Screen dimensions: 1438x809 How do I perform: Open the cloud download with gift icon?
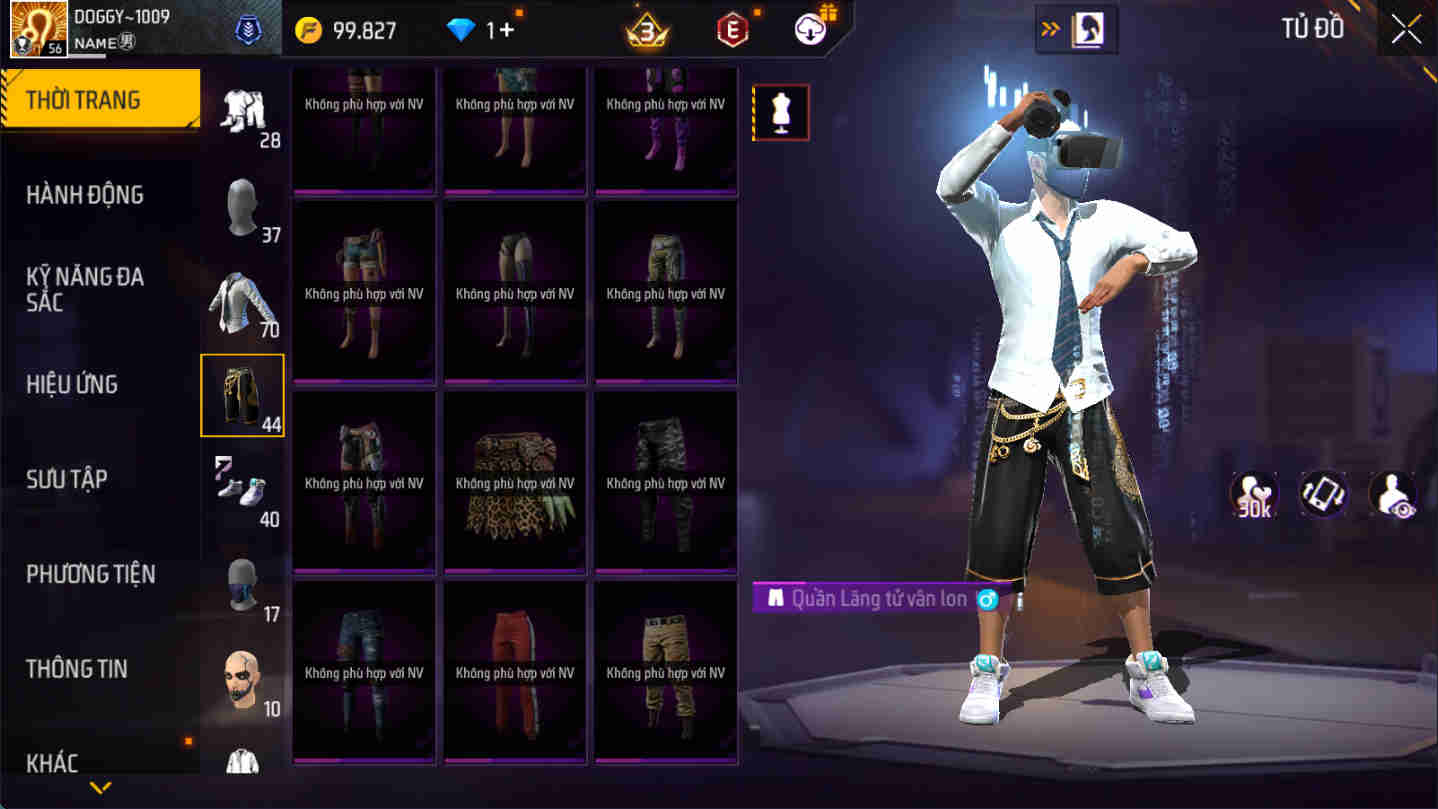pyautogui.click(x=808, y=28)
